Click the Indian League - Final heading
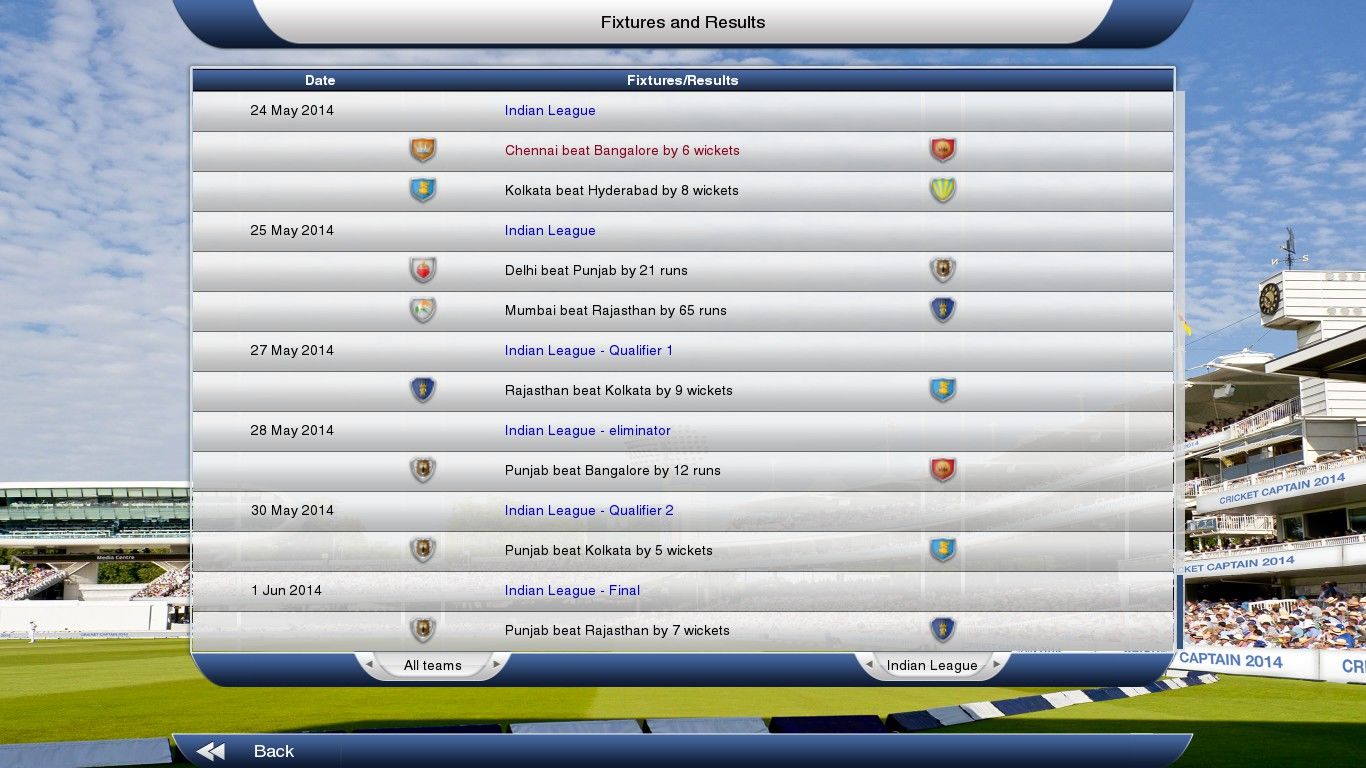This screenshot has width=1366, height=768. point(572,591)
